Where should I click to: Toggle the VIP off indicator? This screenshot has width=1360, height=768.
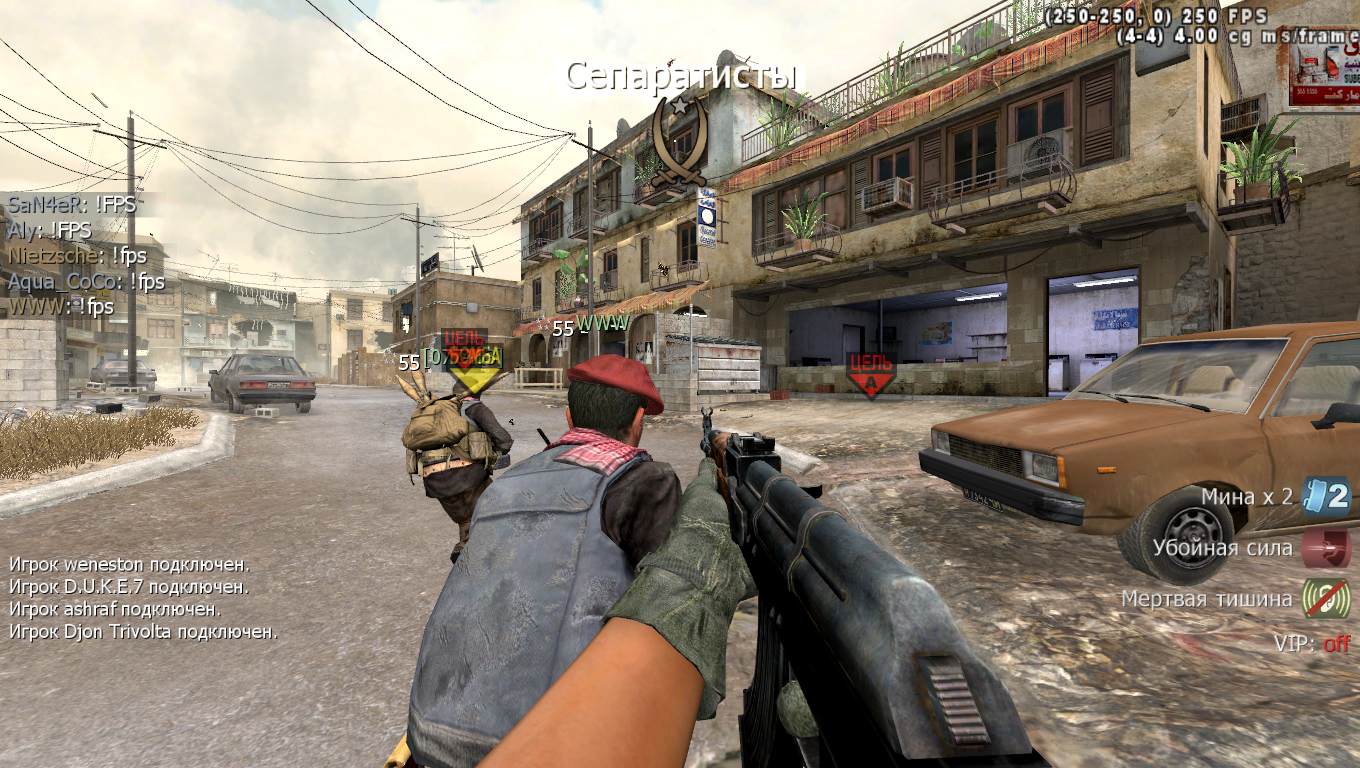pyautogui.click(x=1336, y=644)
